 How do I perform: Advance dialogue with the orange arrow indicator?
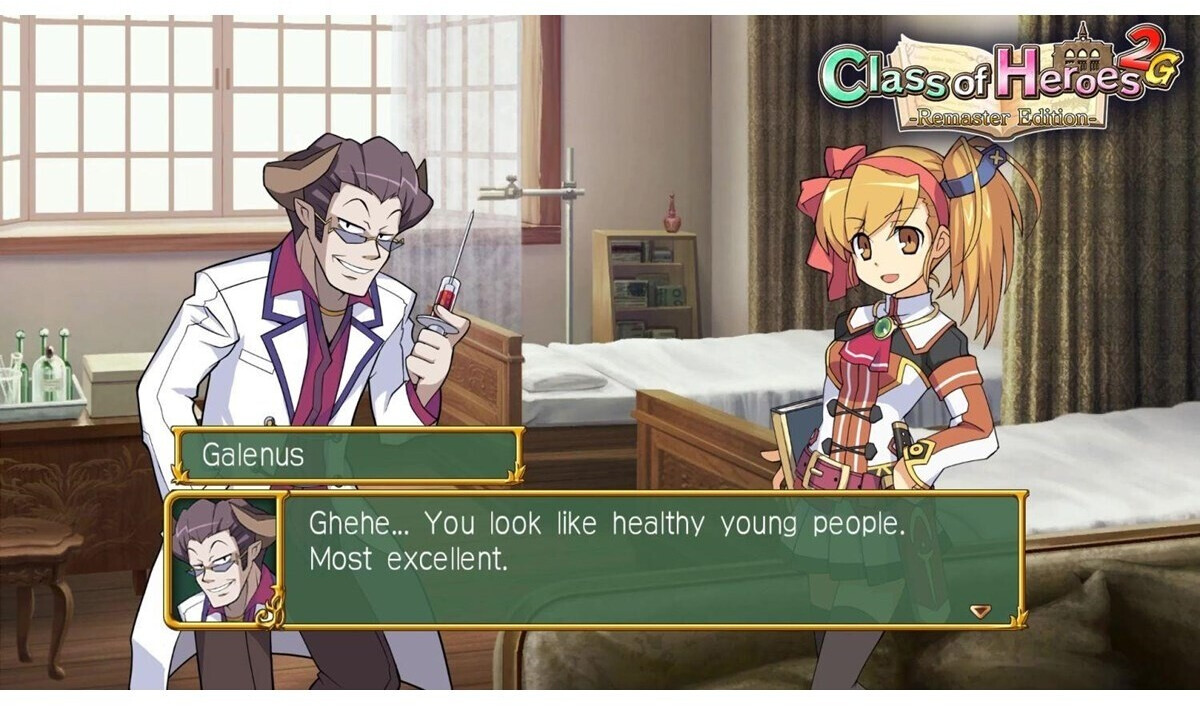click(980, 611)
